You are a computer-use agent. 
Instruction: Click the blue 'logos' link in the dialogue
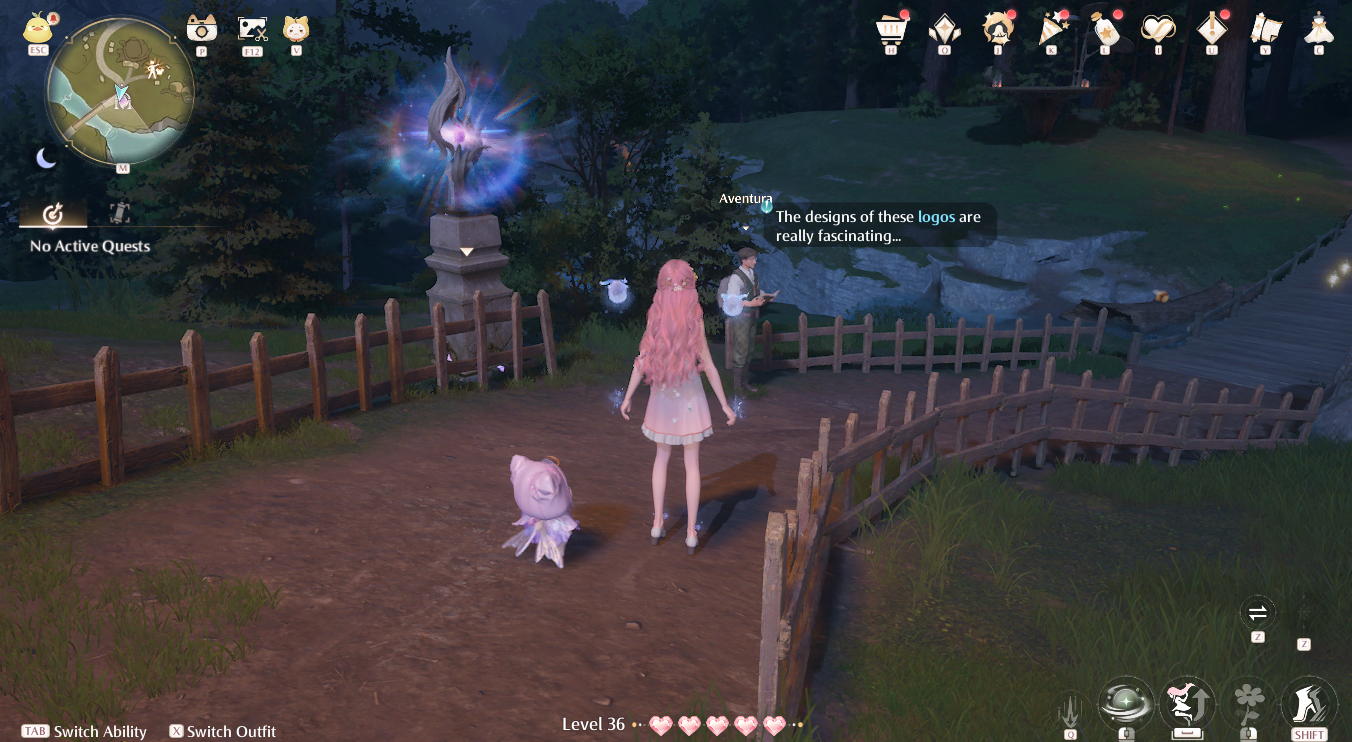tap(935, 216)
